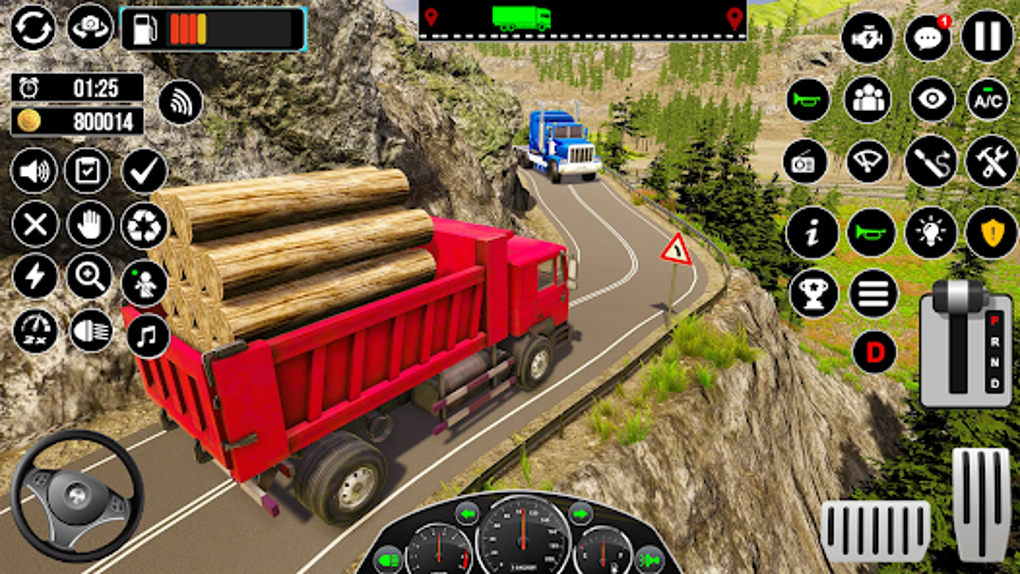Viewport: 1020px width, 574px height.
Task: Open the hamburger menu button
Action: [873, 293]
